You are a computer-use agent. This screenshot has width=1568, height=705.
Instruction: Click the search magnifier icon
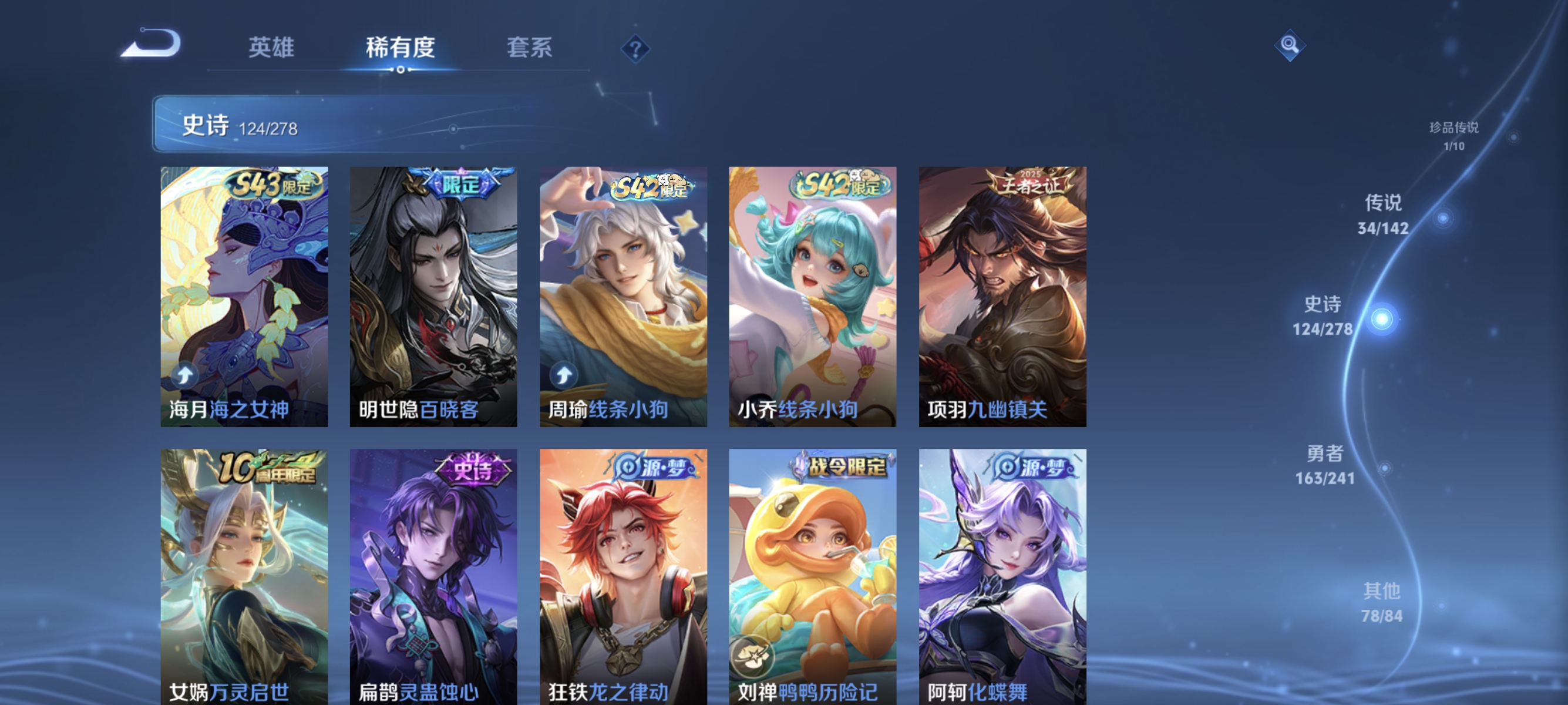1290,46
